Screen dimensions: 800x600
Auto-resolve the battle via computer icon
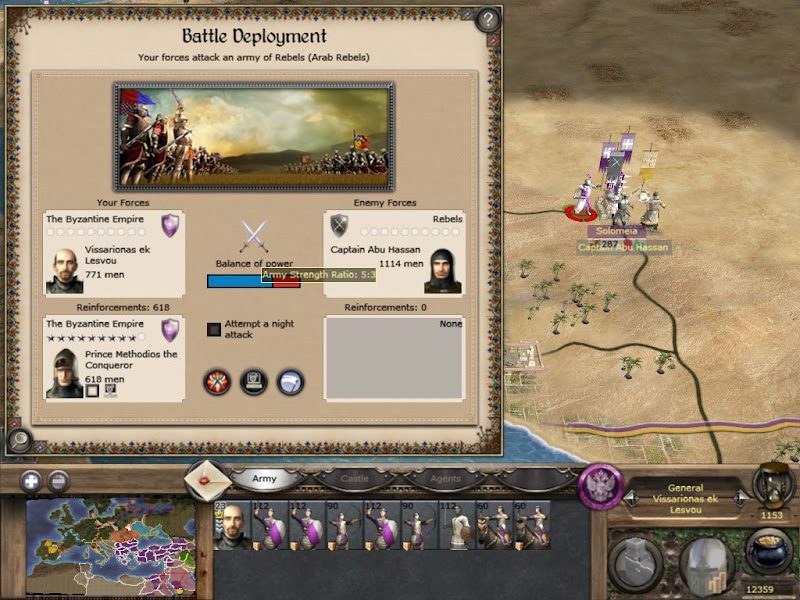[254, 382]
